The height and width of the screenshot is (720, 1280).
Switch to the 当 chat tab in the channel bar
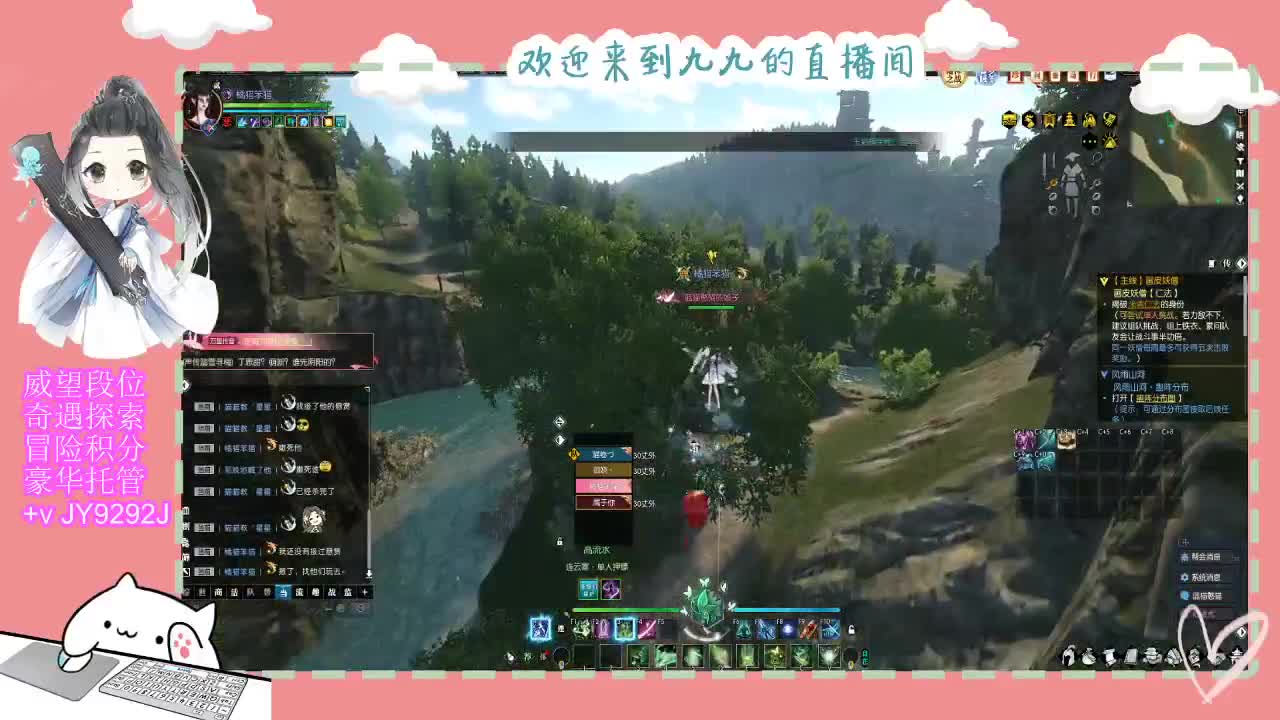pyautogui.click(x=283, y=592)
